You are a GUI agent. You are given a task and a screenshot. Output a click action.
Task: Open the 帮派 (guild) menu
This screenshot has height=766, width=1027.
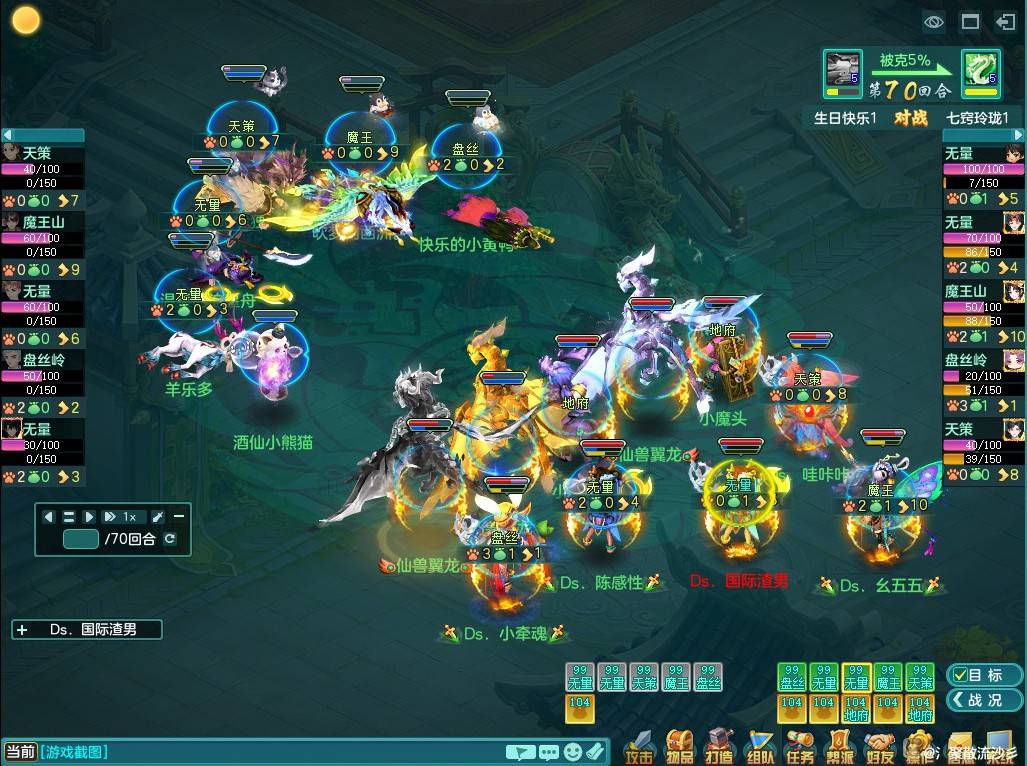839,746
